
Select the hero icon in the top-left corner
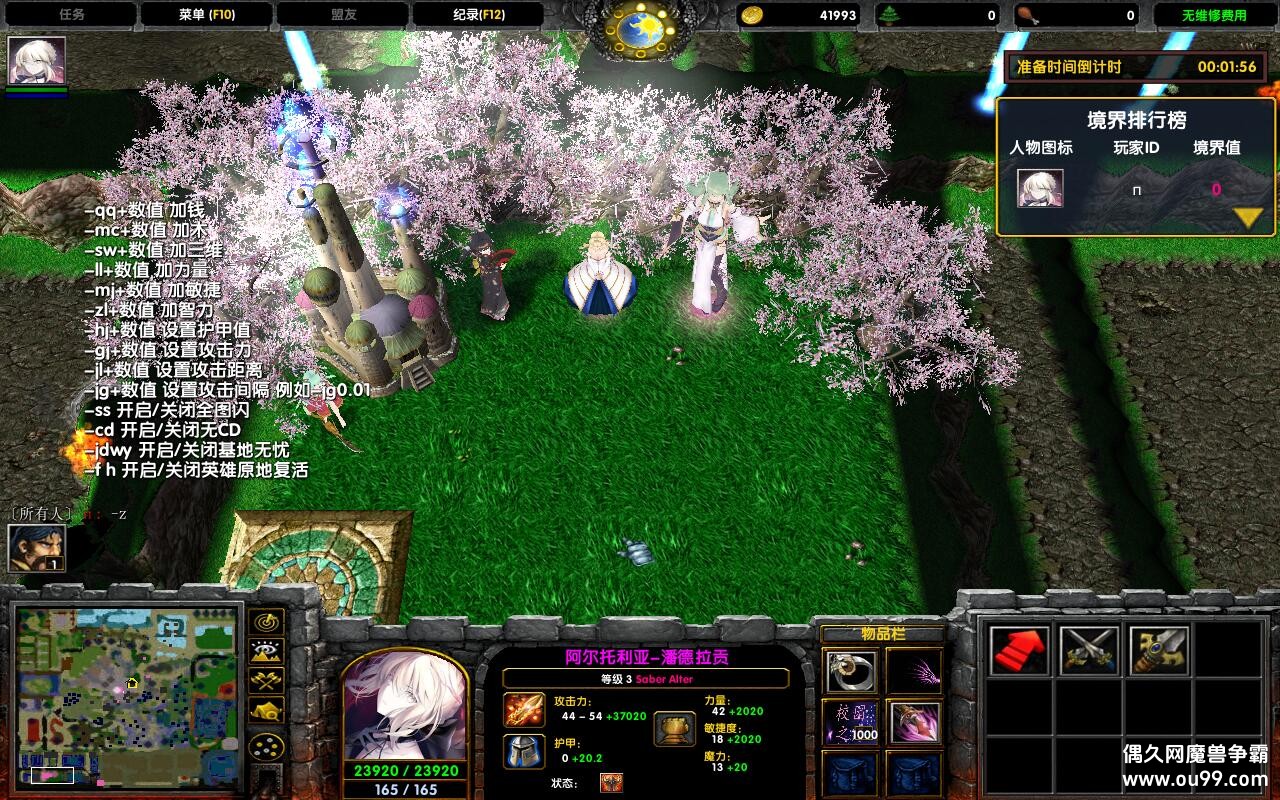(37, 61)
